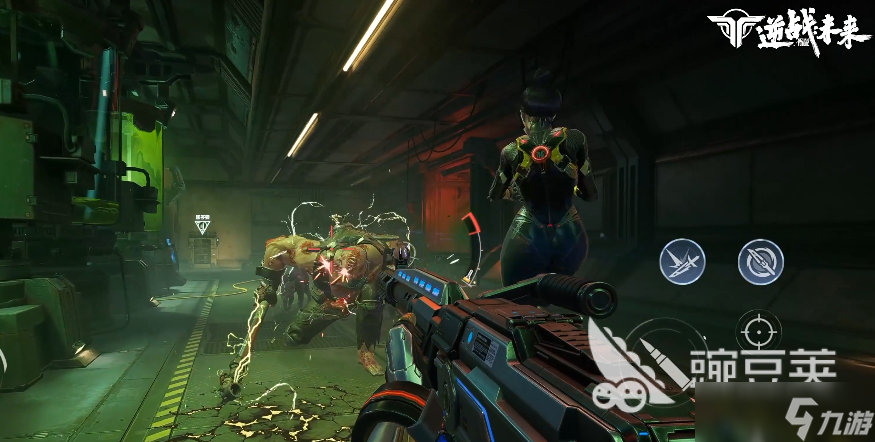Activate the blade dash skill icon
Viewport: 875px width, 442px height.
coord(682,262)
